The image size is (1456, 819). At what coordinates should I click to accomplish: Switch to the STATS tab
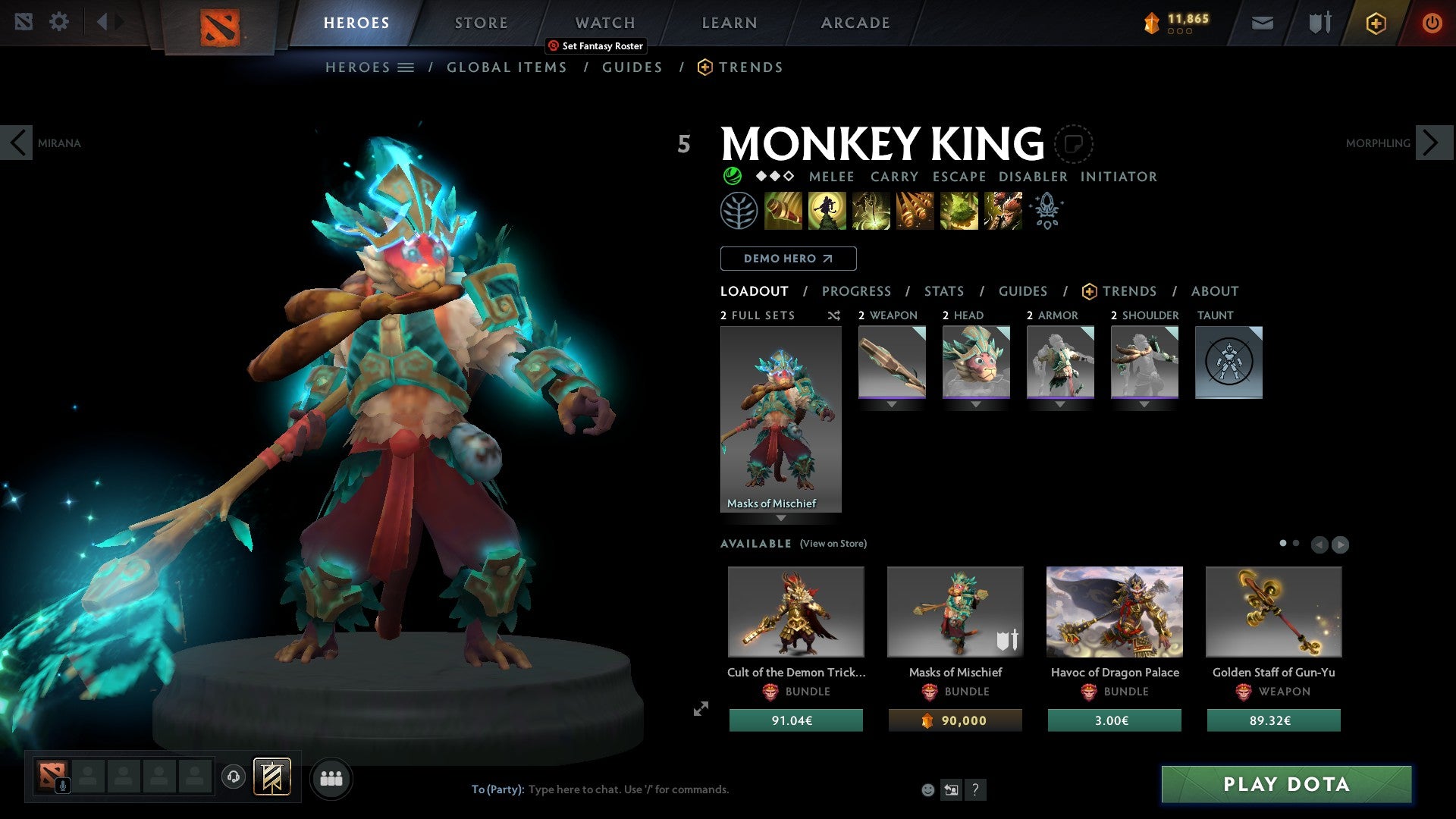(943, 291)
